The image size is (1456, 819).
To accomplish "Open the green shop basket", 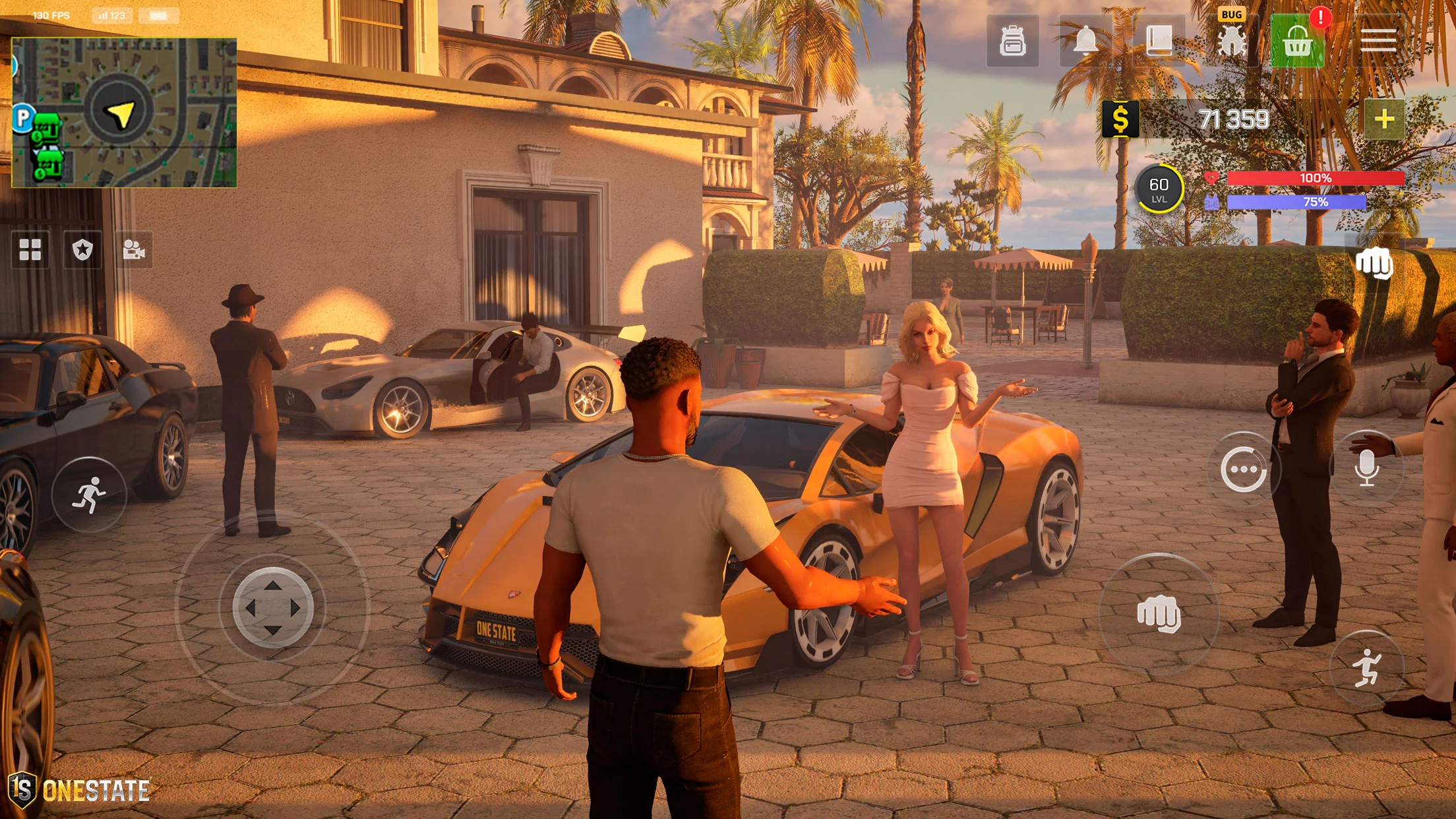I will click(x=1297, y=42).
